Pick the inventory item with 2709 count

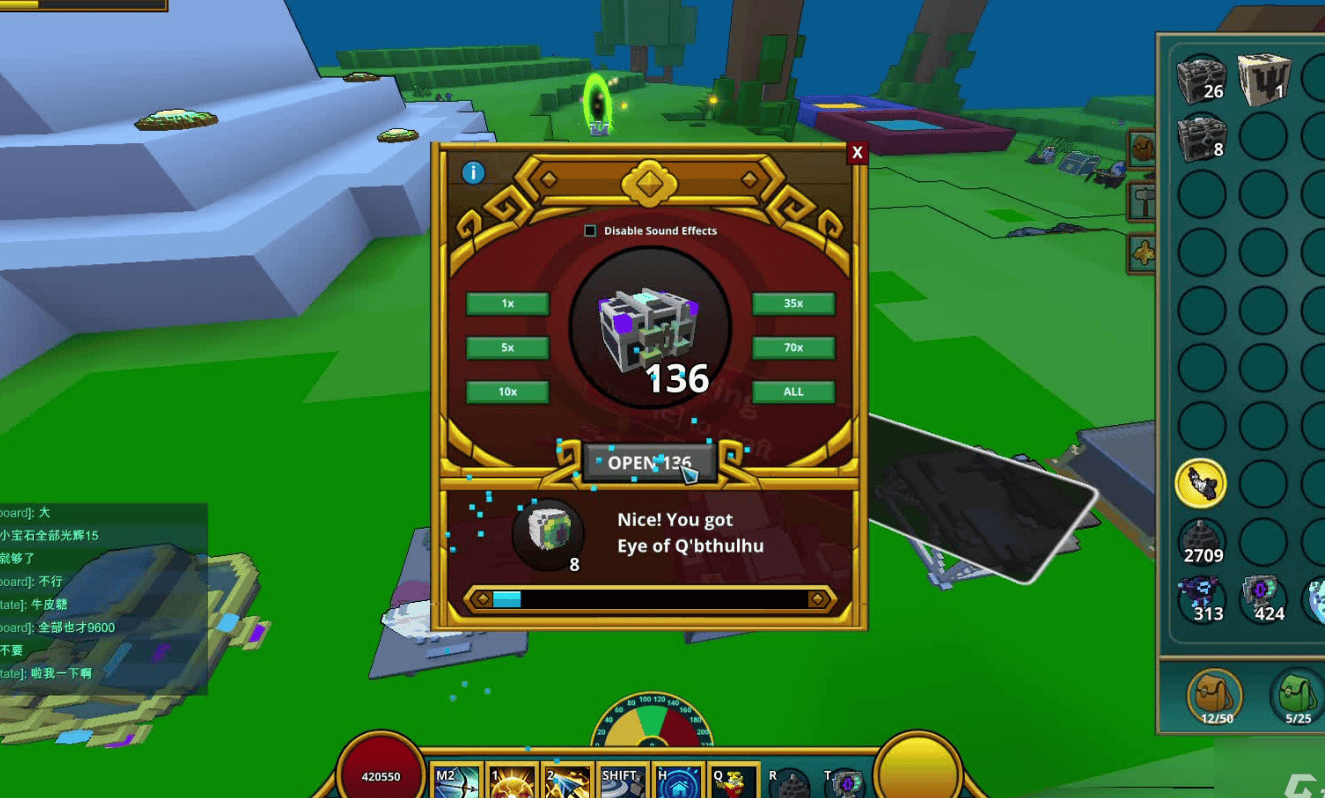click(1201, 542)
